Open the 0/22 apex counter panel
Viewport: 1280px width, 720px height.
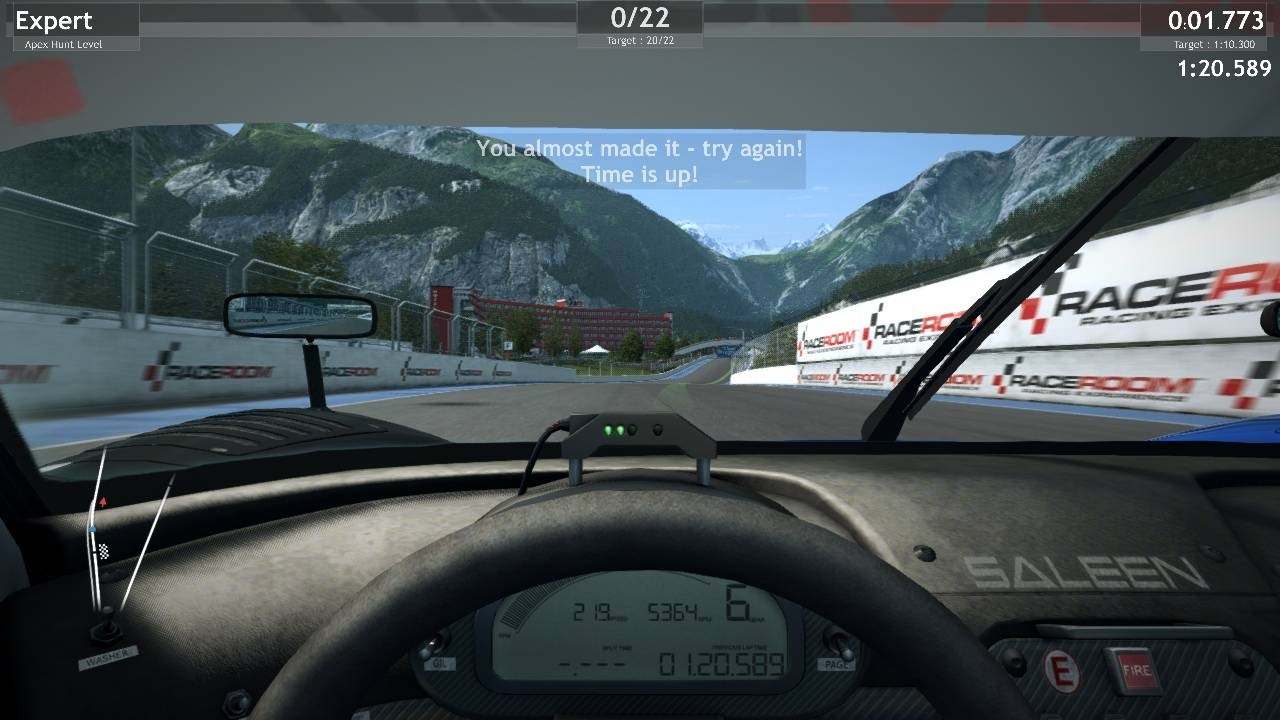pos(640,18)
